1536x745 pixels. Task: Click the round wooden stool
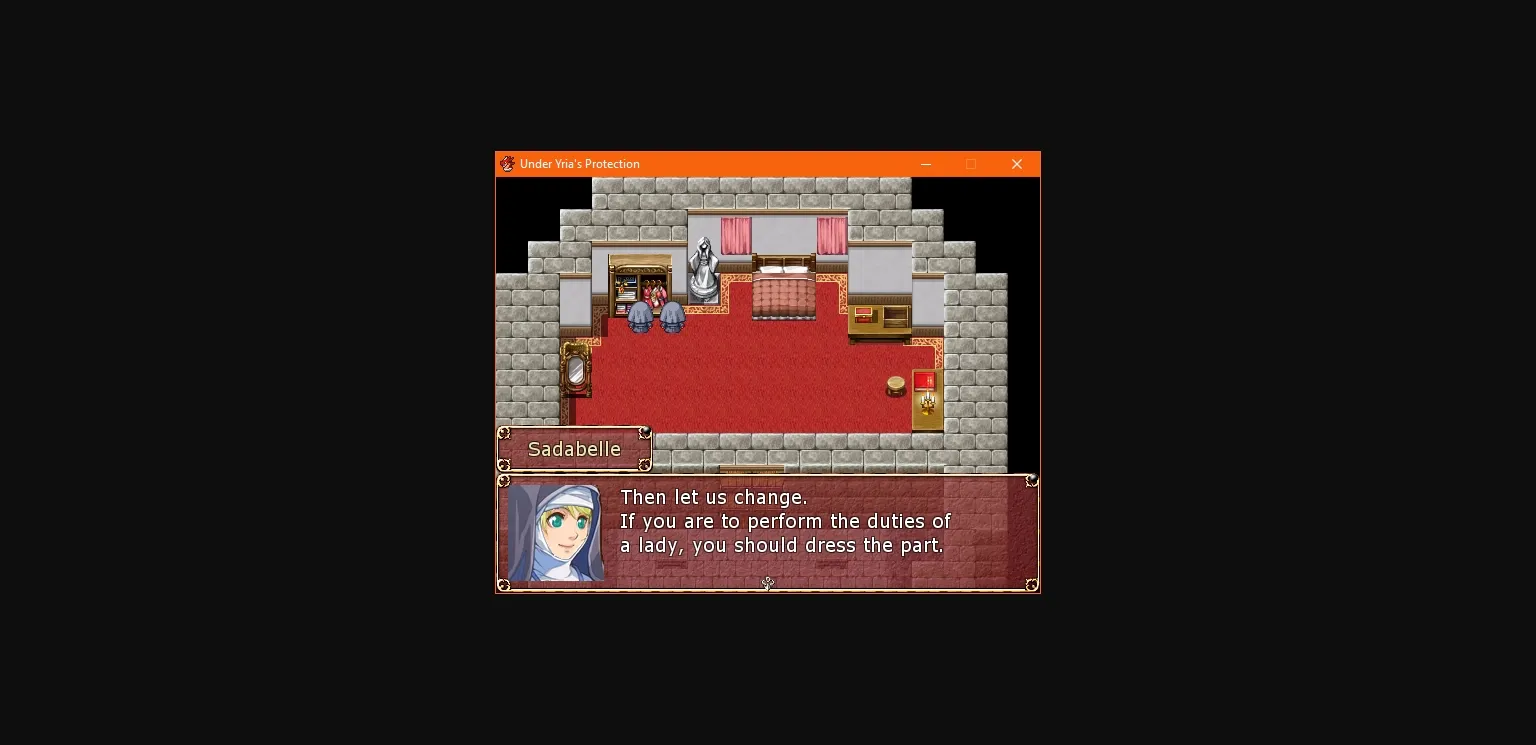coord(896,385)
